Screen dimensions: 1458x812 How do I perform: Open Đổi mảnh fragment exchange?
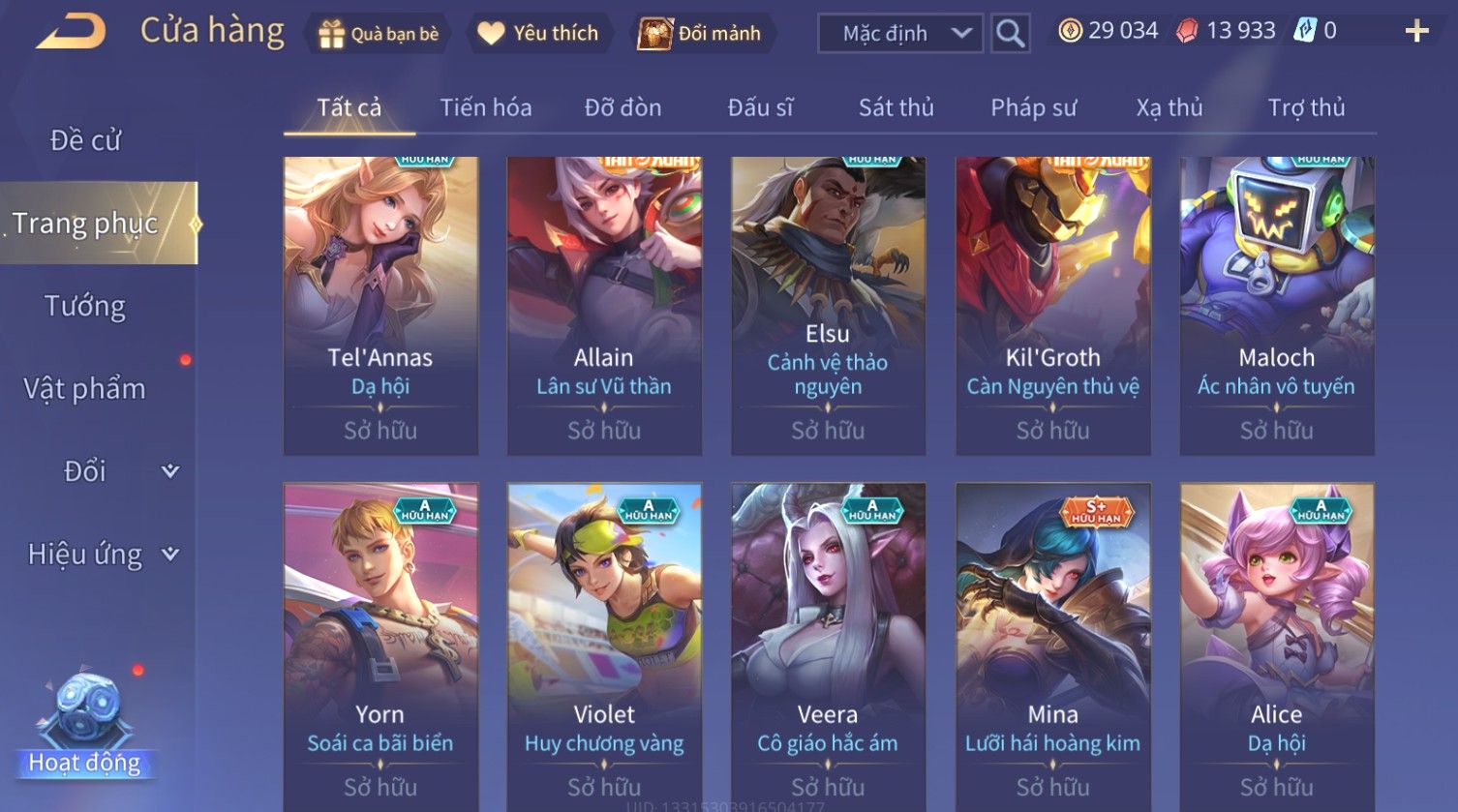pyautogui.click(x=700, y=34)
